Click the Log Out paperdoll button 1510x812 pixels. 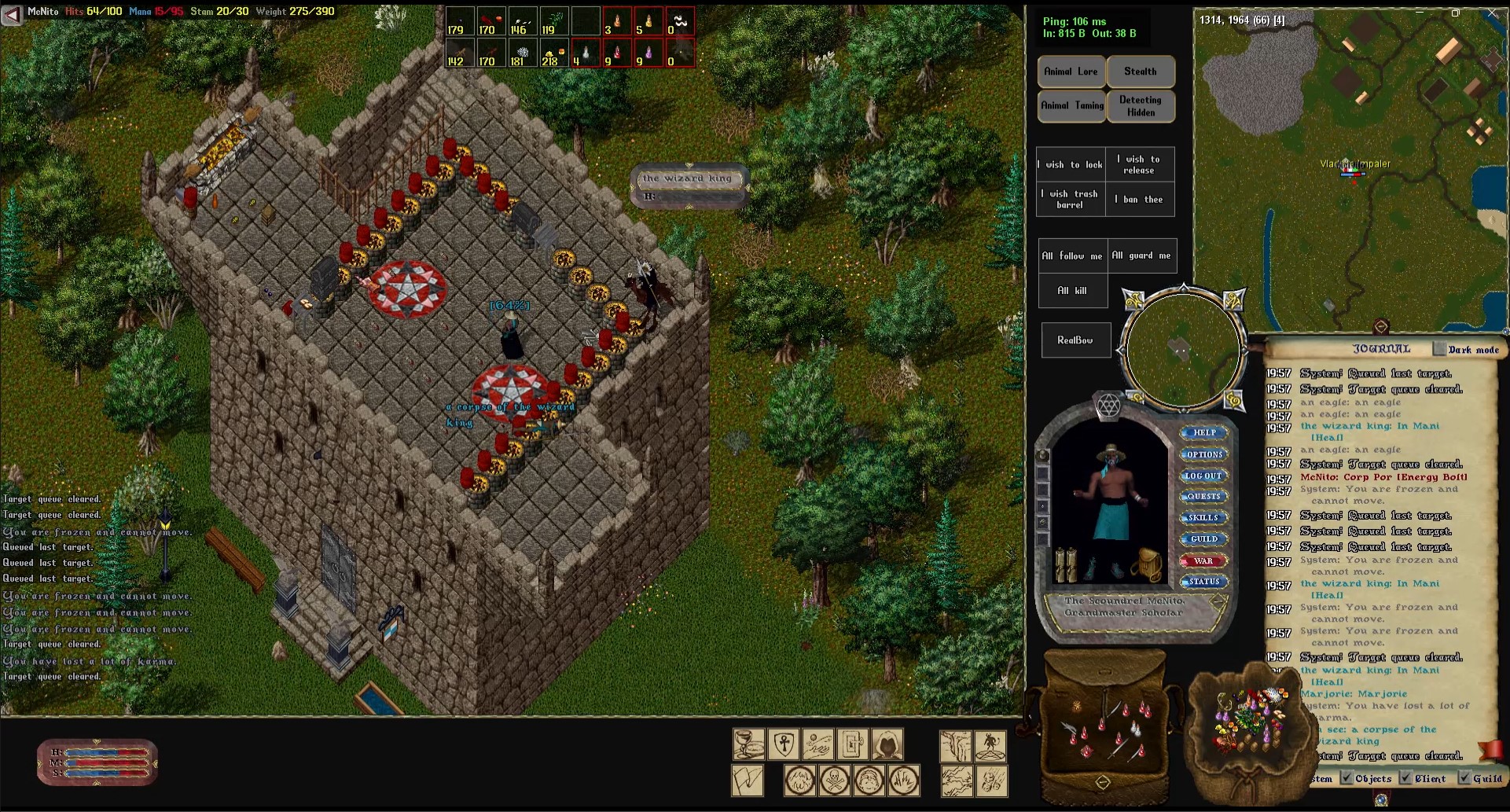[x=1203, y=476]
